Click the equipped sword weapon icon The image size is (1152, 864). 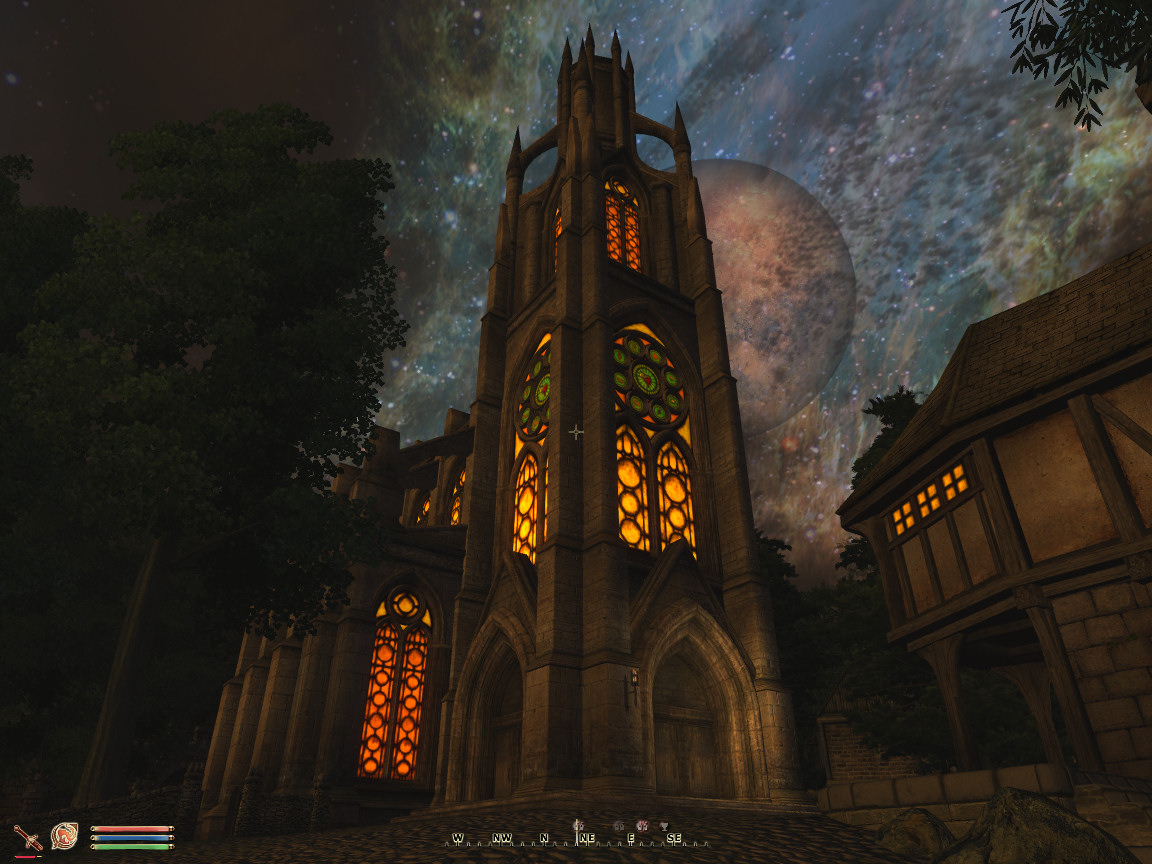pyautogui.click(x=28, y=837)
